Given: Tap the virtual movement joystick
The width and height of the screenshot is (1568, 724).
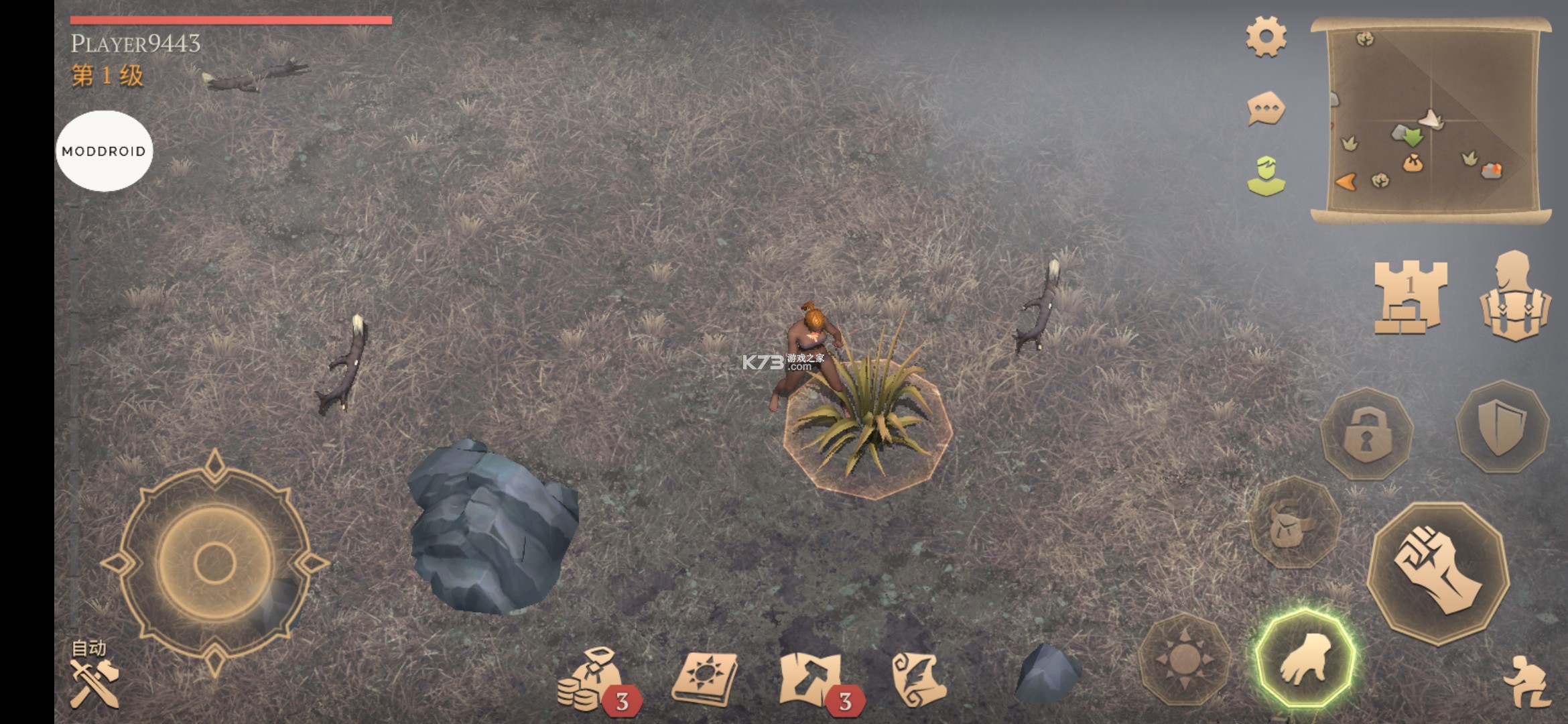Looking at the screenshot, I should pyautogui.click(x=214, y=563).
